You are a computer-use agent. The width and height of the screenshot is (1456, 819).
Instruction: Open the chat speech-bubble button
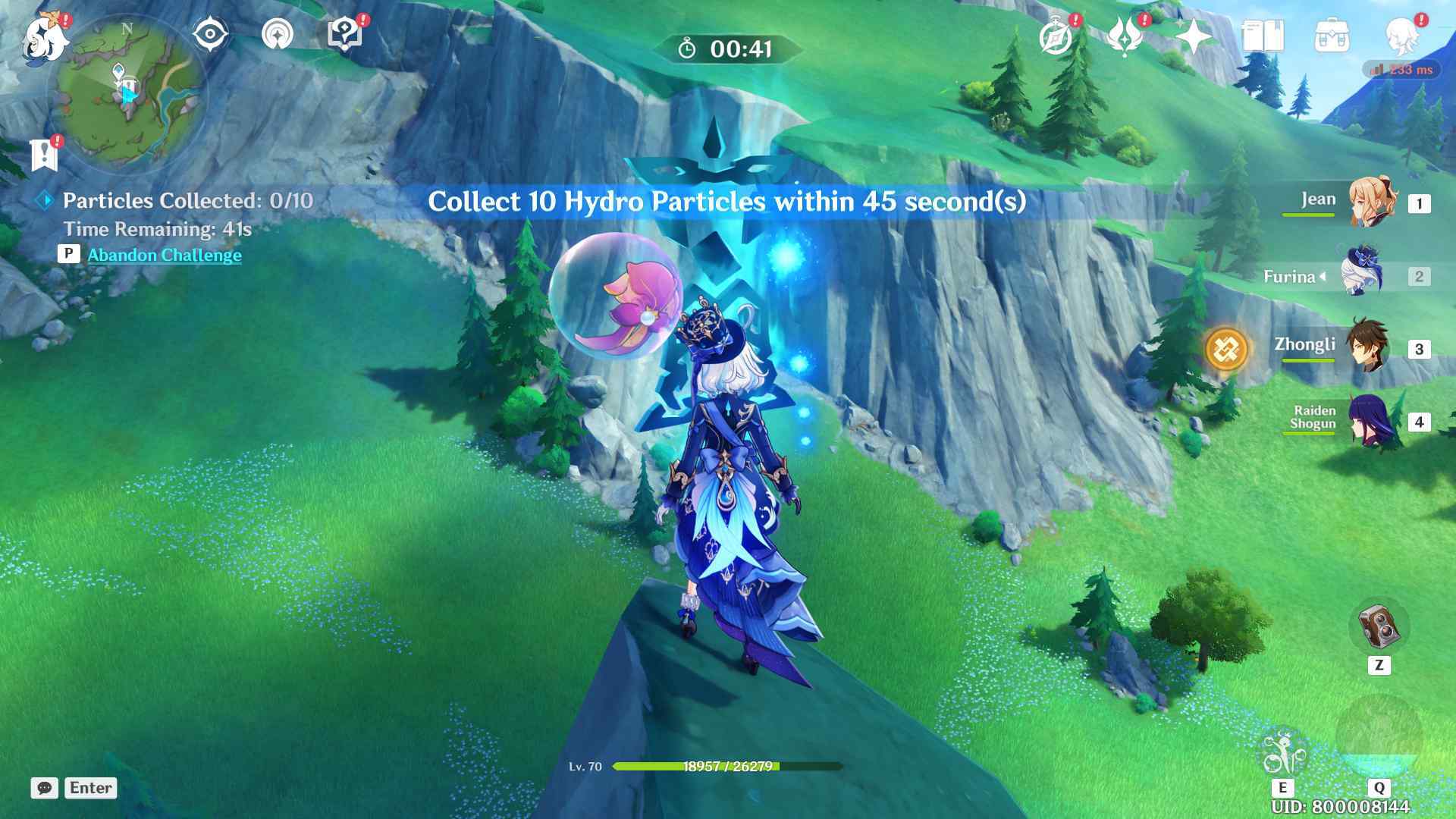pos(45,788)
